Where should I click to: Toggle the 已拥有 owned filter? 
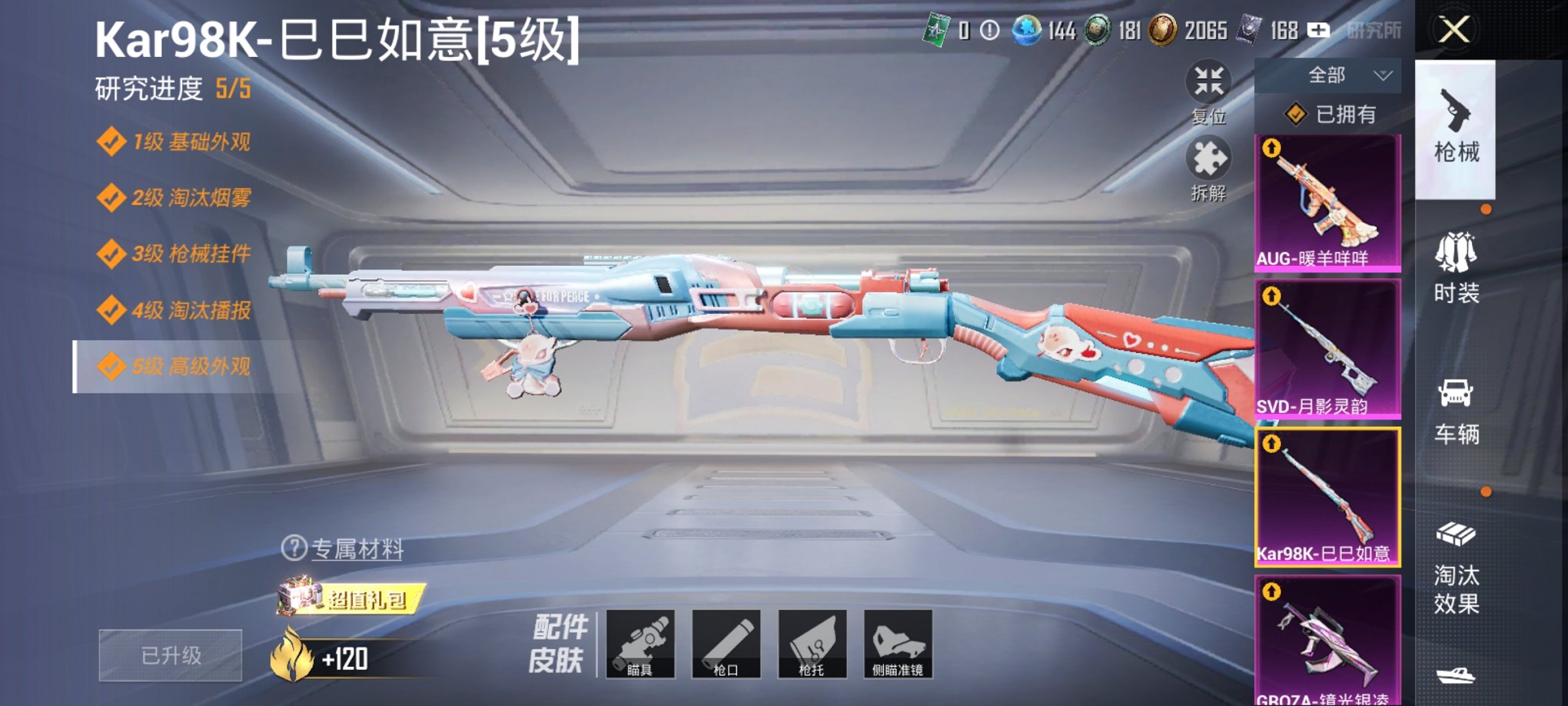(x=1328, y=115)
